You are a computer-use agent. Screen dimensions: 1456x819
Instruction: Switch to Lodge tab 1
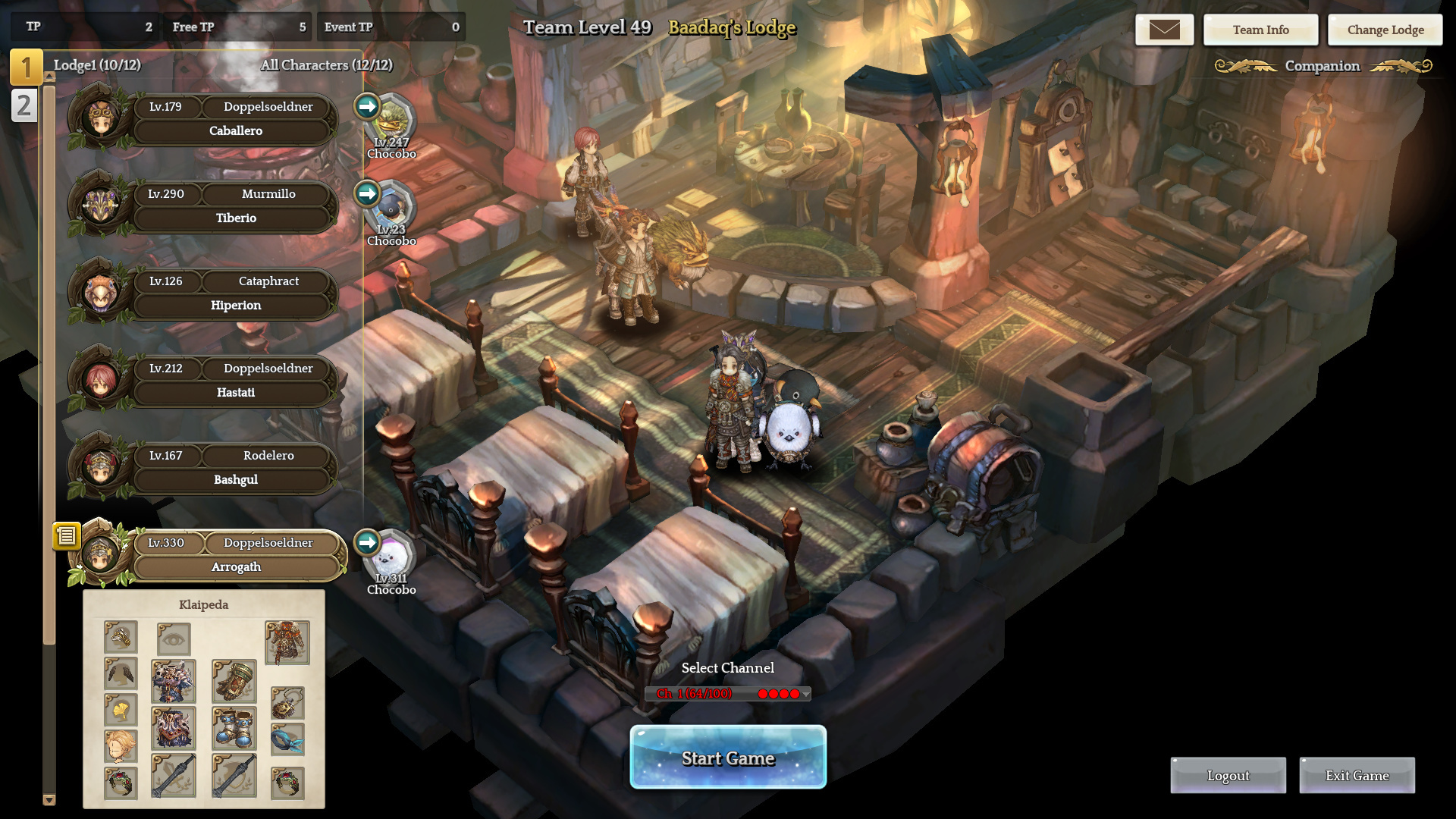coord(25,67)
